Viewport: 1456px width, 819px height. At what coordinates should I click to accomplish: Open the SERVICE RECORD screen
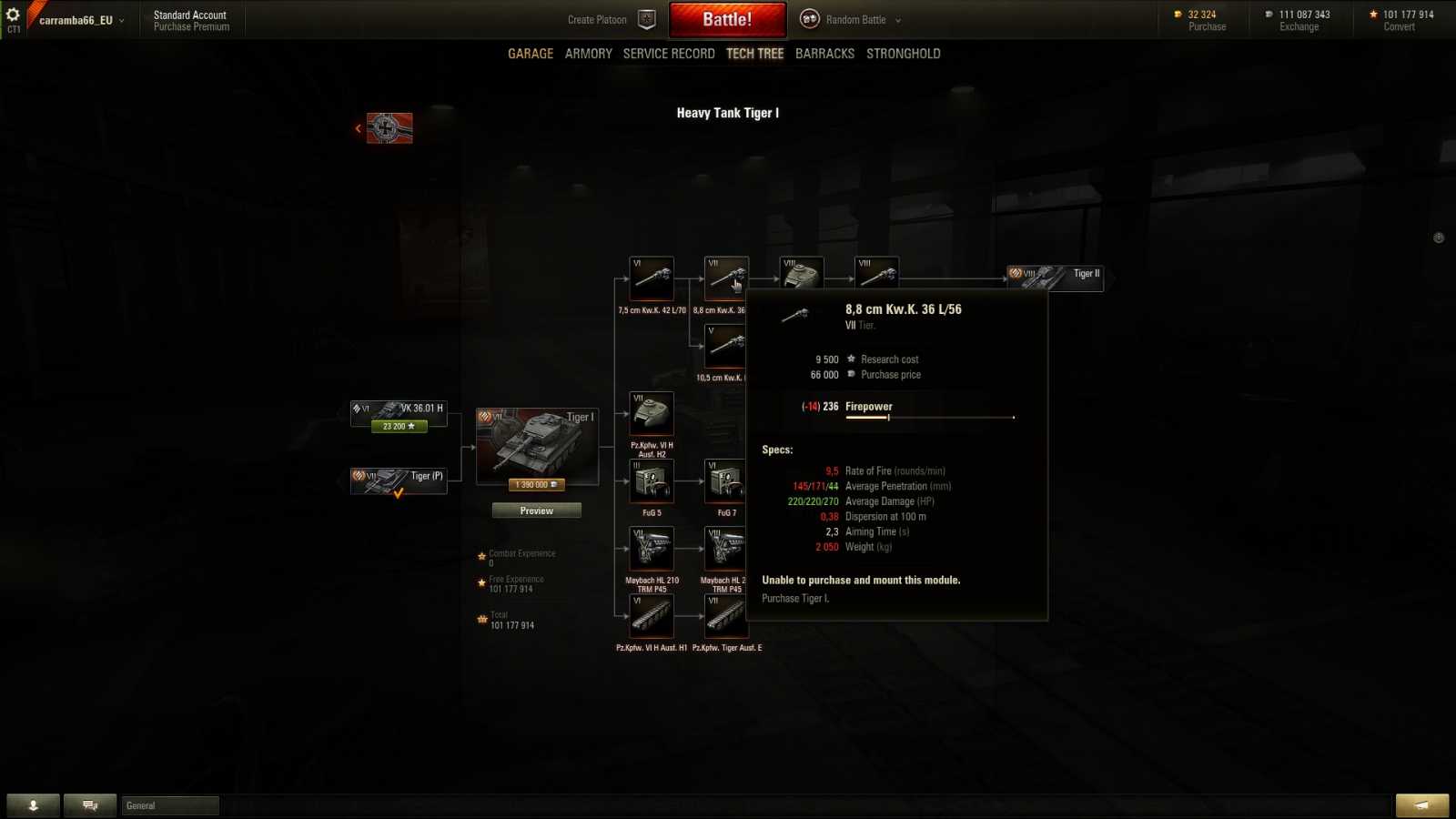coord(669,53)
